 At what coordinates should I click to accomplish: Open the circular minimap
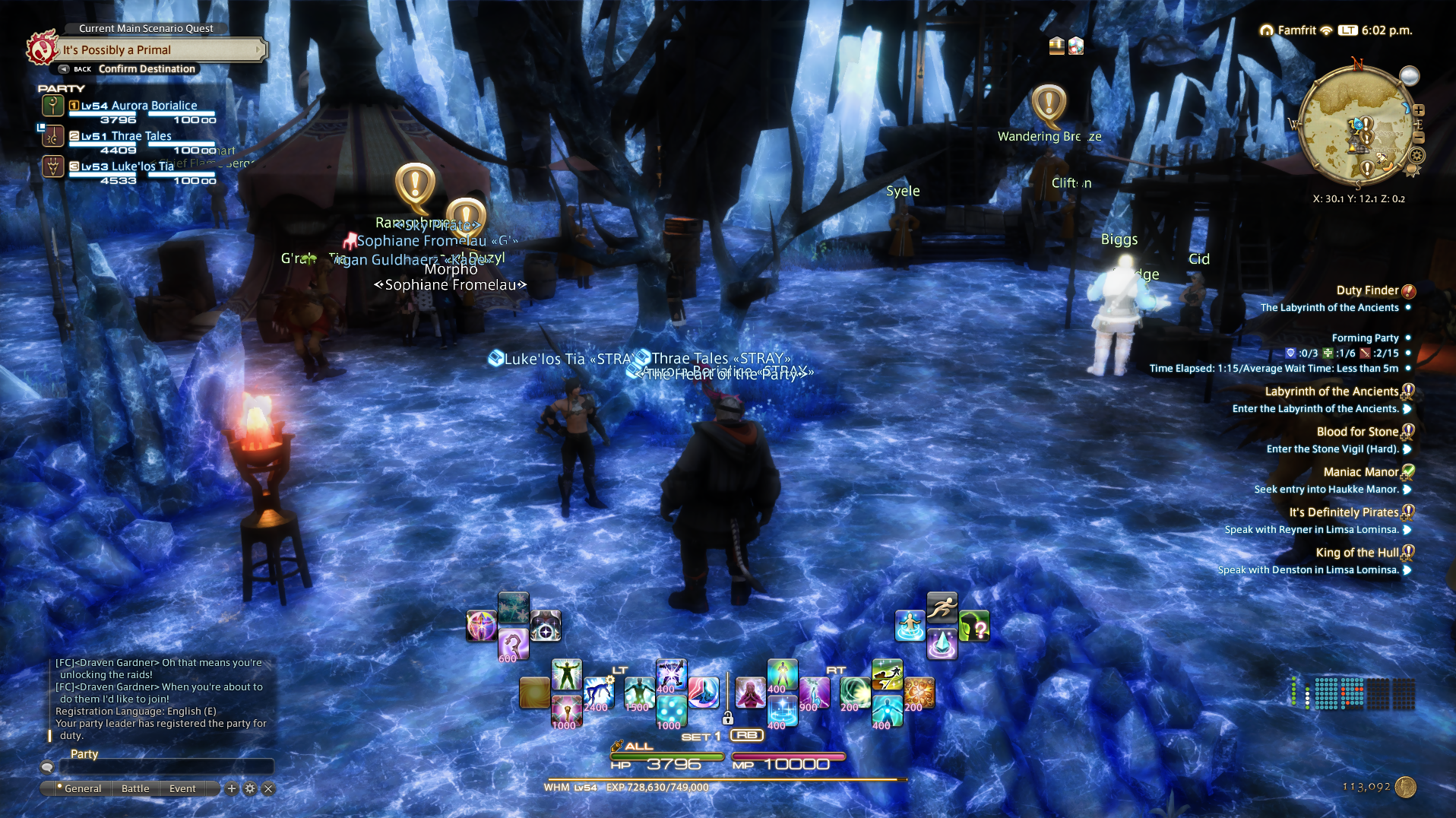[x=1356, y=125]
